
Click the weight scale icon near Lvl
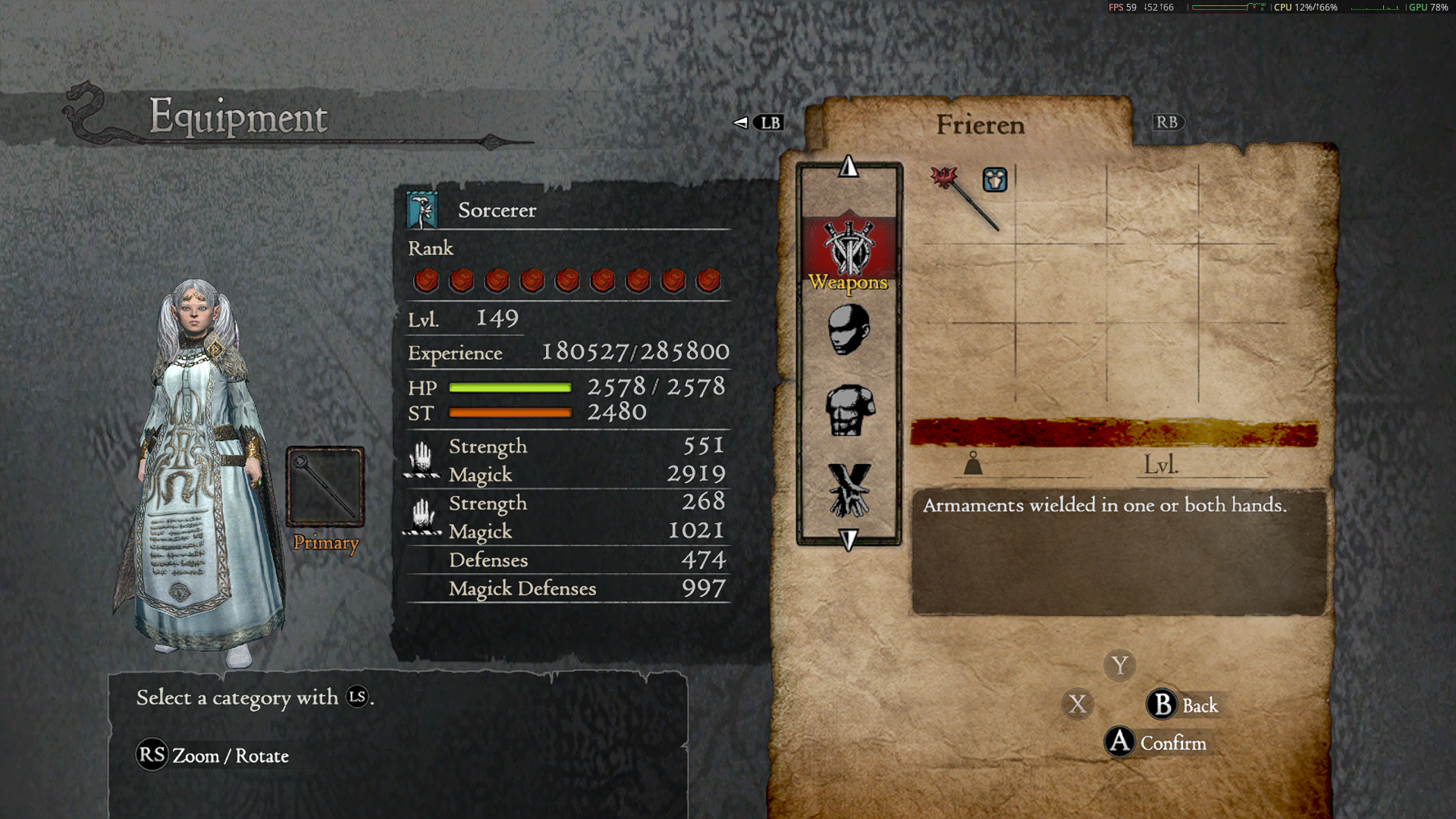972,463
